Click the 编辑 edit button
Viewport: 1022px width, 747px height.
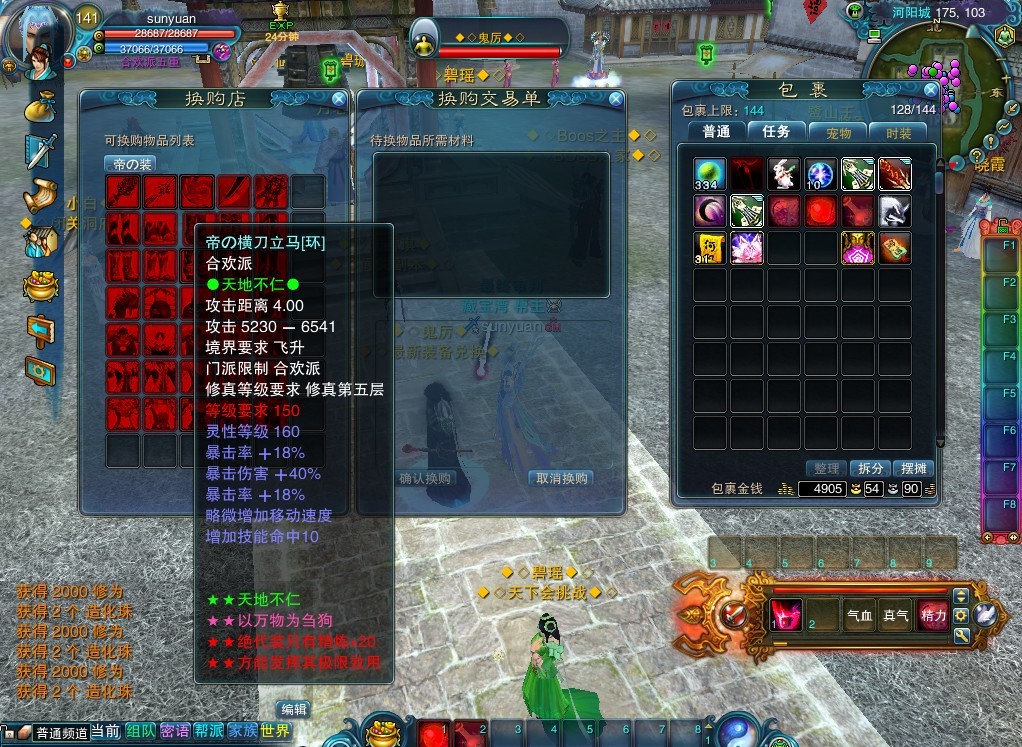293,709
